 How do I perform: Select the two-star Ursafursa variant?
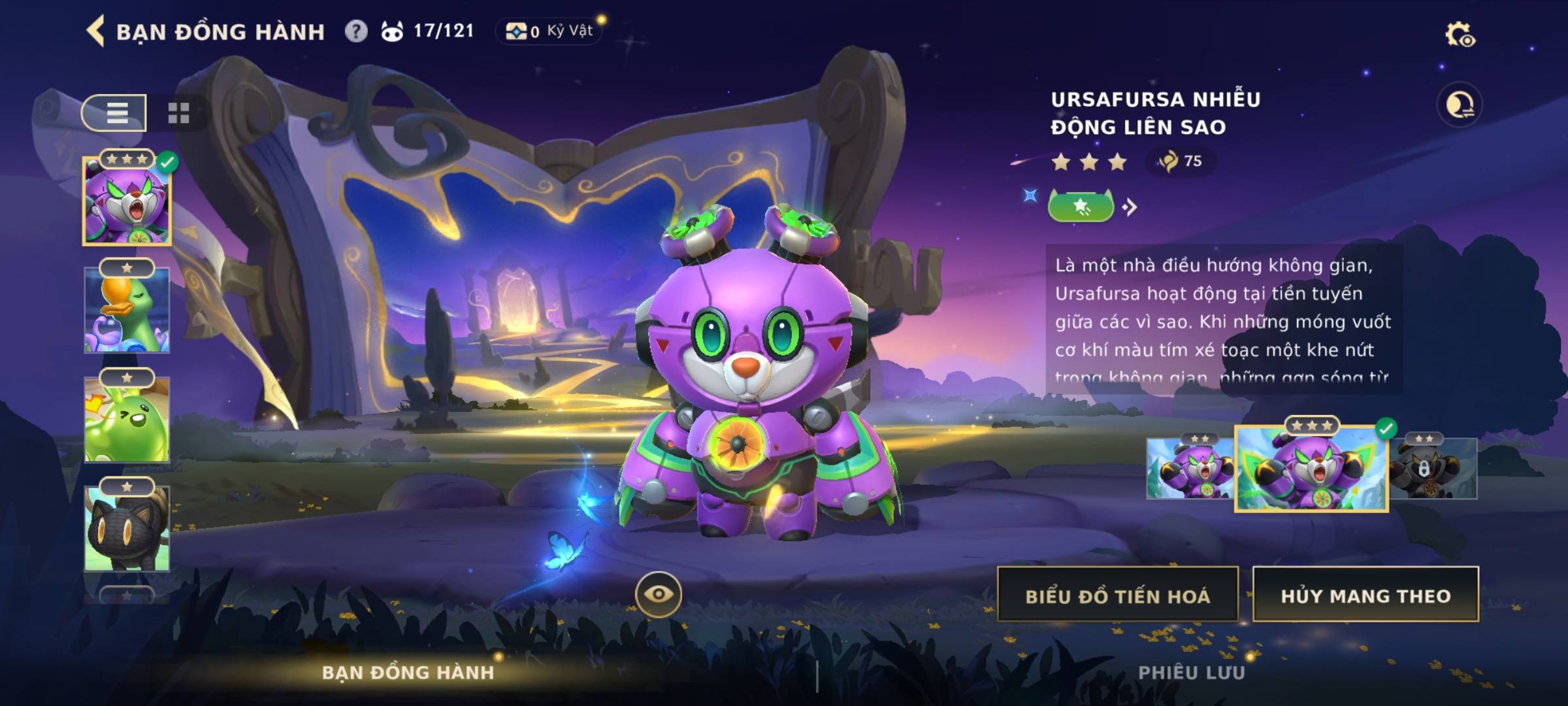(x=1190, y=469)
